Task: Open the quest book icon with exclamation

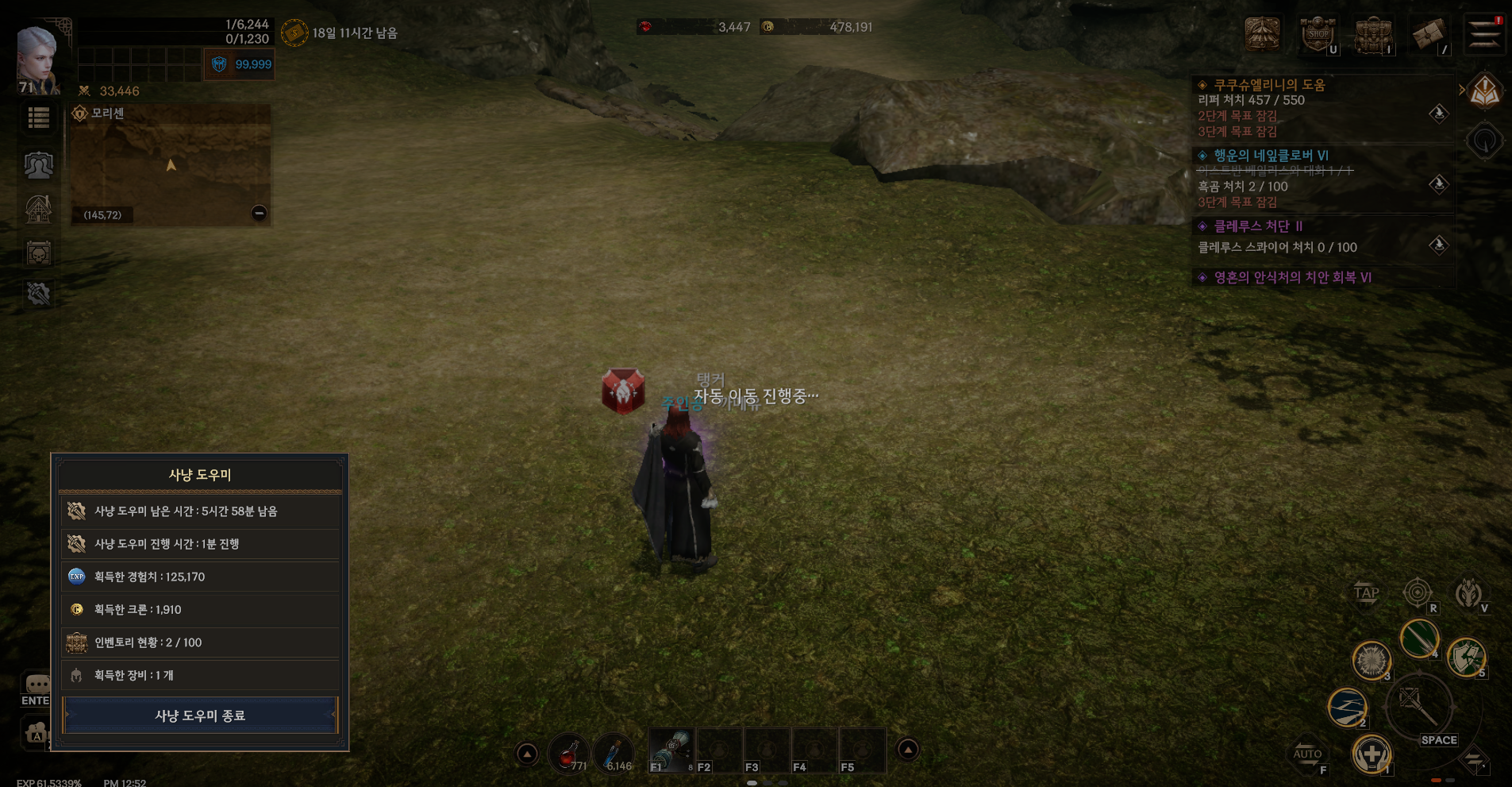Action: (1484, 93)
